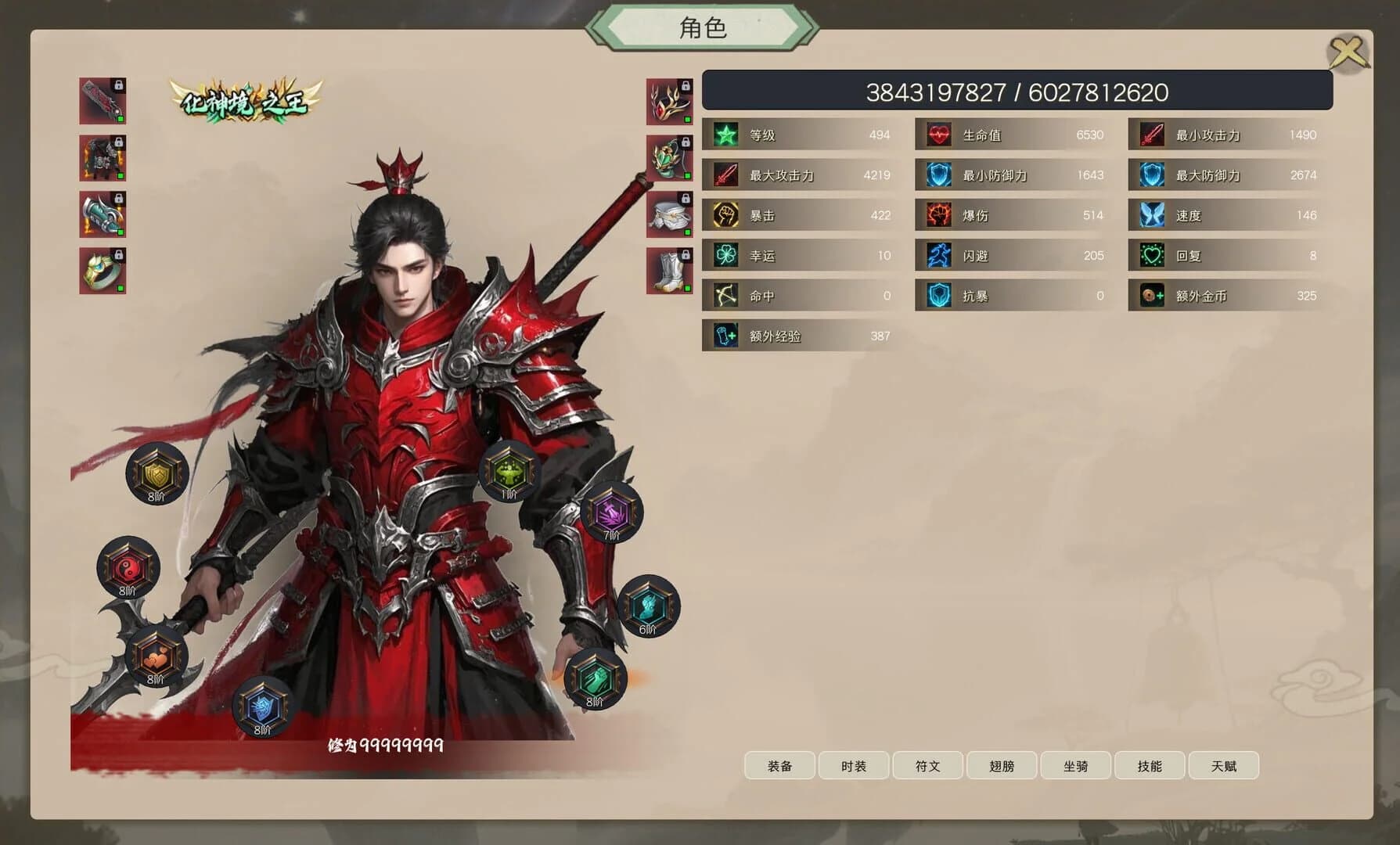
Task: Click the equipped red blade weapon slot
Action: tap(104, 102)
